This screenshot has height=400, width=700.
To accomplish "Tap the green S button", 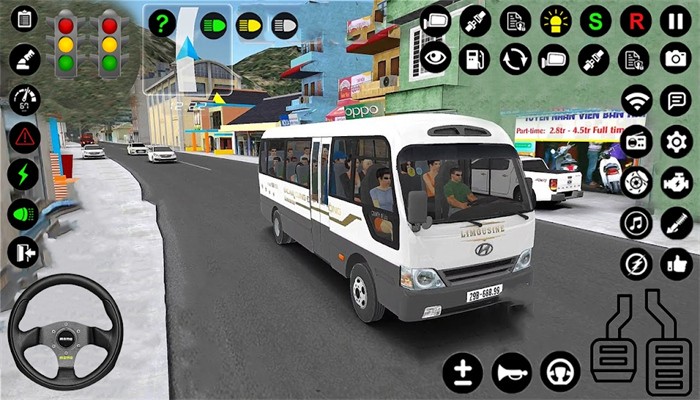I will click(x=596, y=20).
